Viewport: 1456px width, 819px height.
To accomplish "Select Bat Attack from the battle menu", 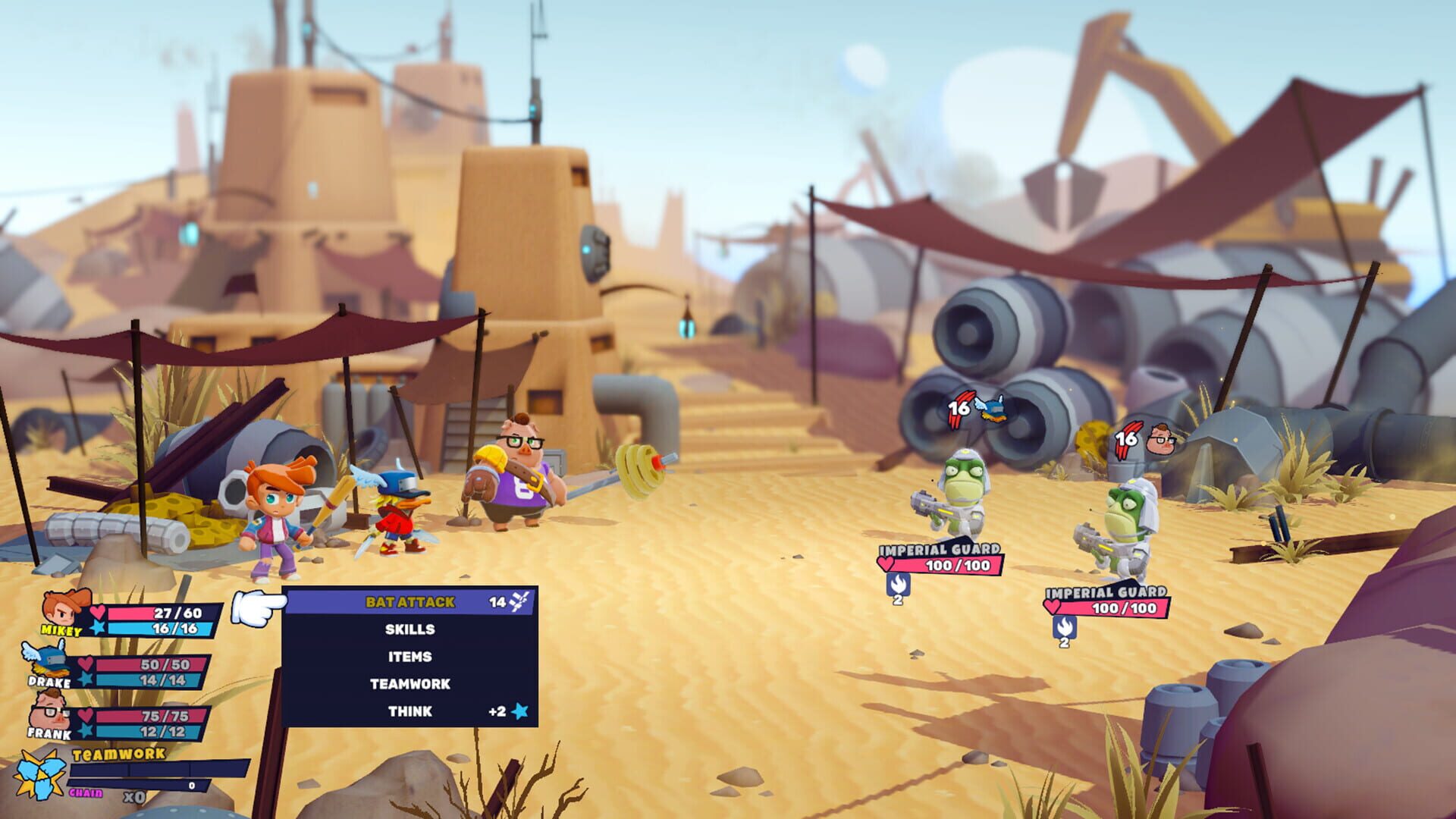I will (410, 602).
